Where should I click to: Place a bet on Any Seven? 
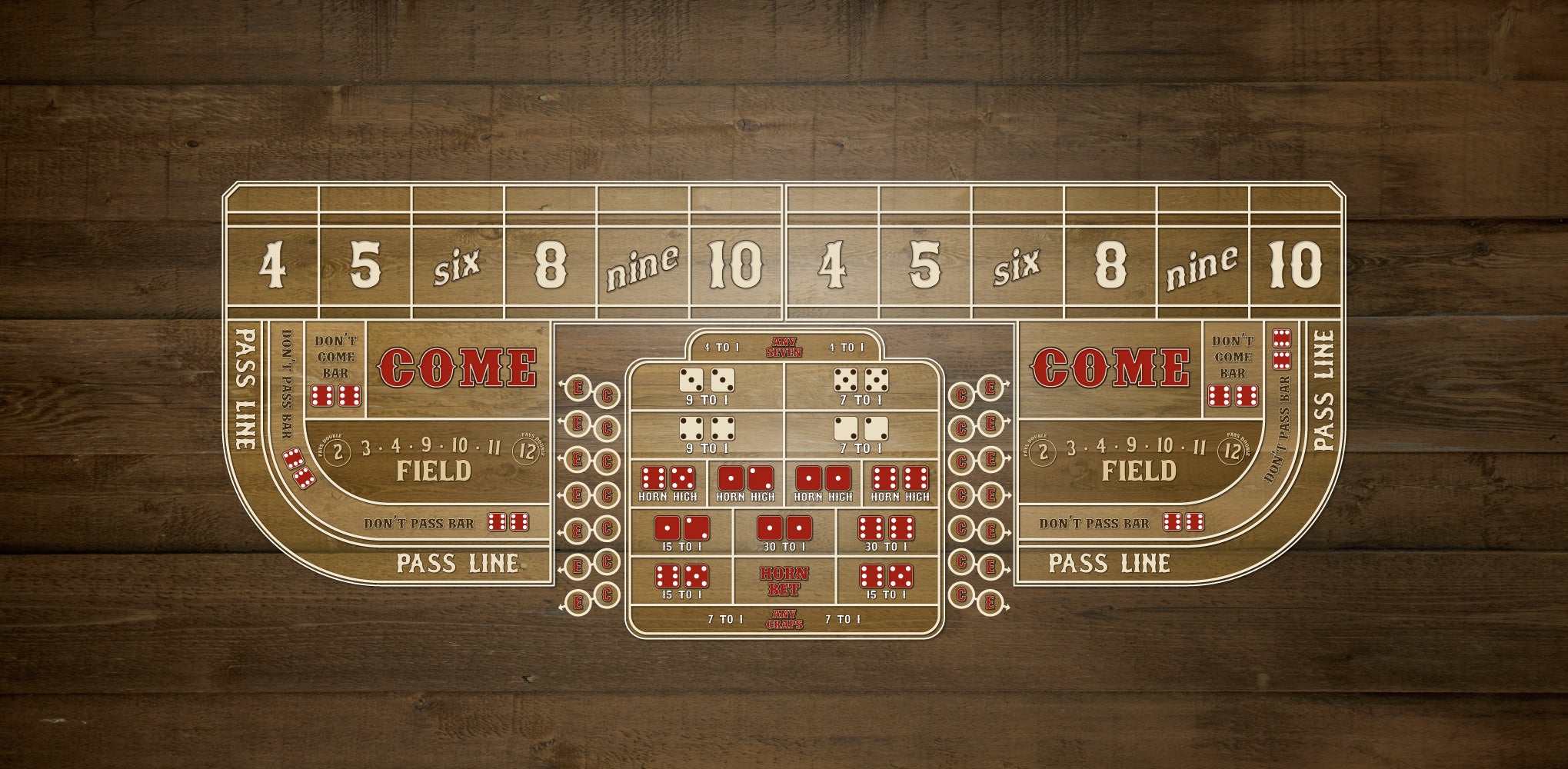click(784, 348)
